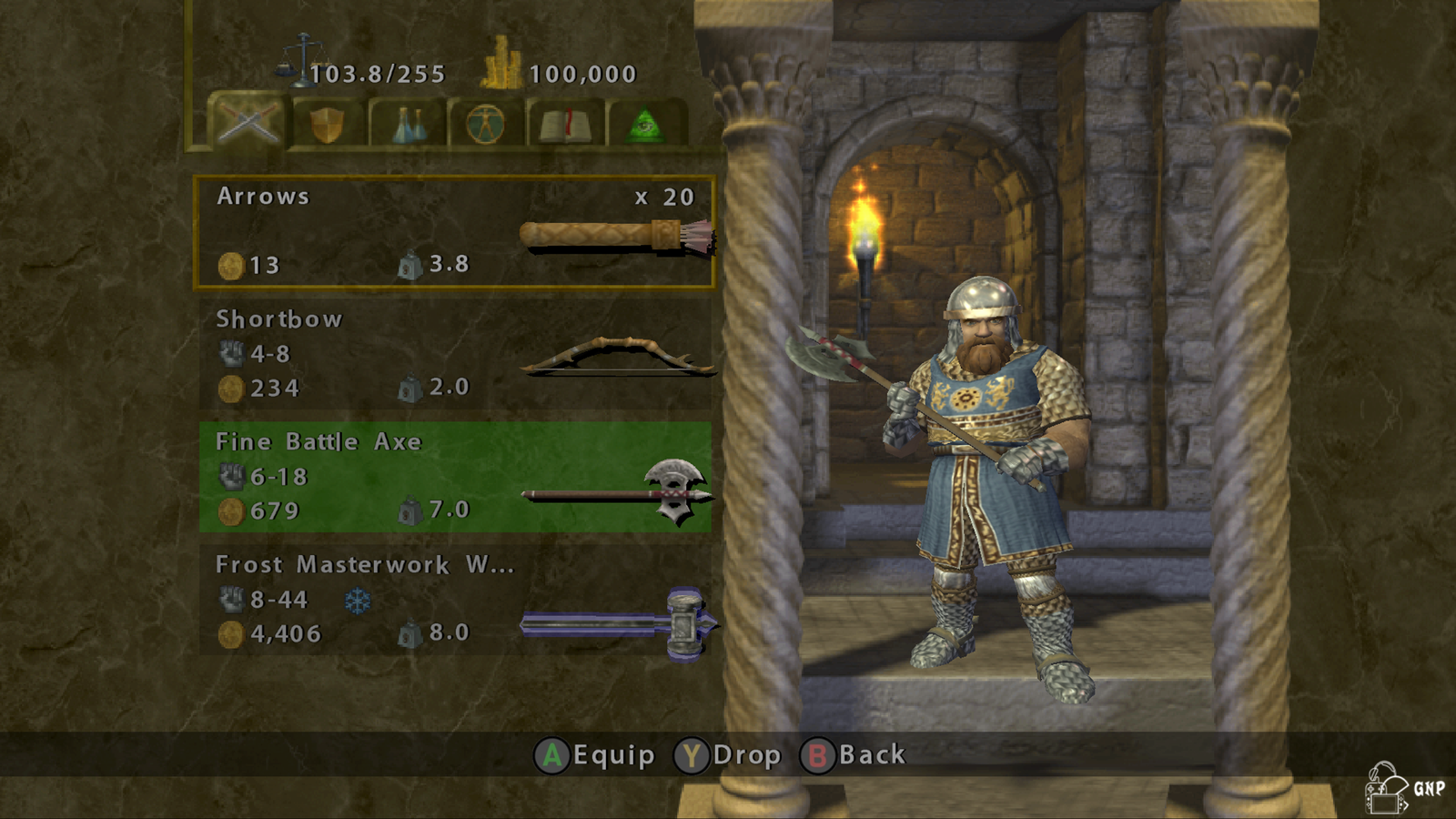The height and width of the screenshot is (819, 1456).
Task: Open the shield armor tab
Action: click(x=328, y=124)
